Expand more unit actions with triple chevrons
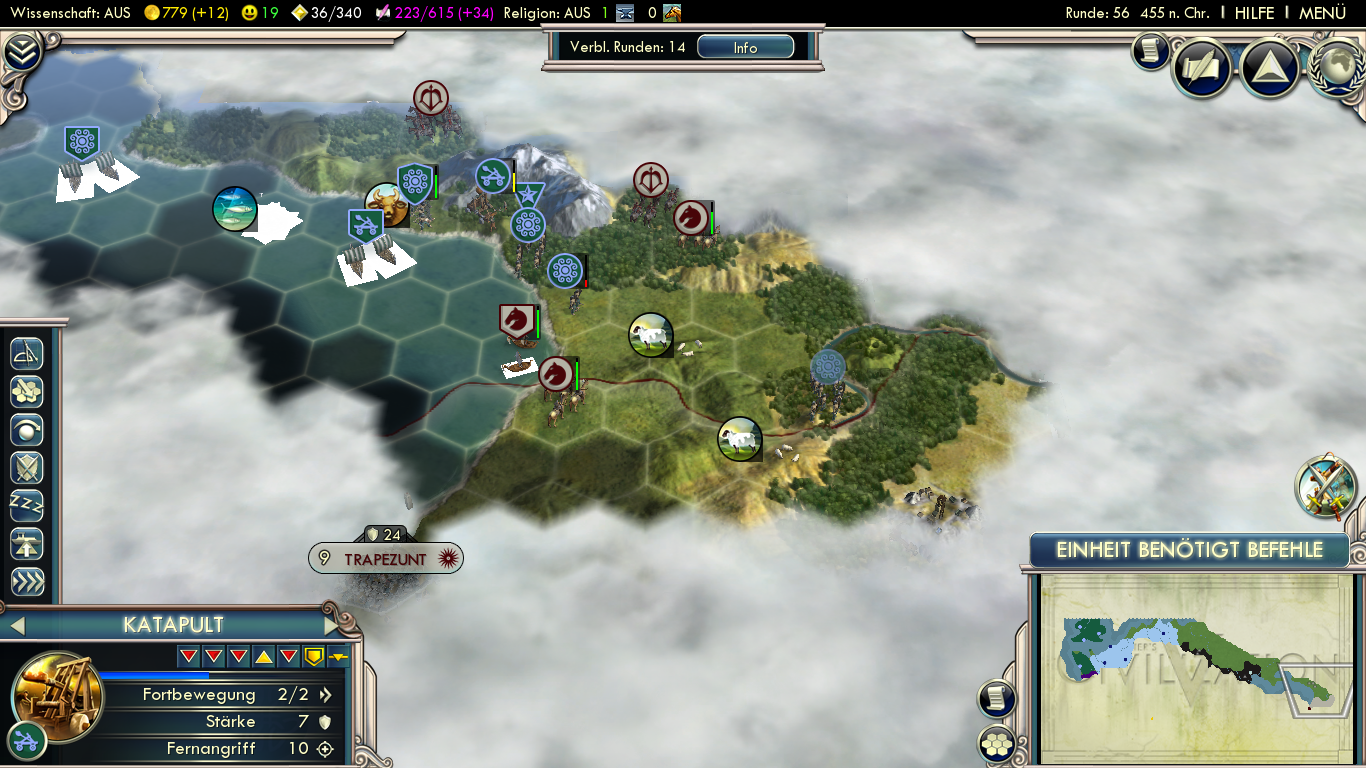The height and width of the screenshot is (768, 1366). coord(27,582)
